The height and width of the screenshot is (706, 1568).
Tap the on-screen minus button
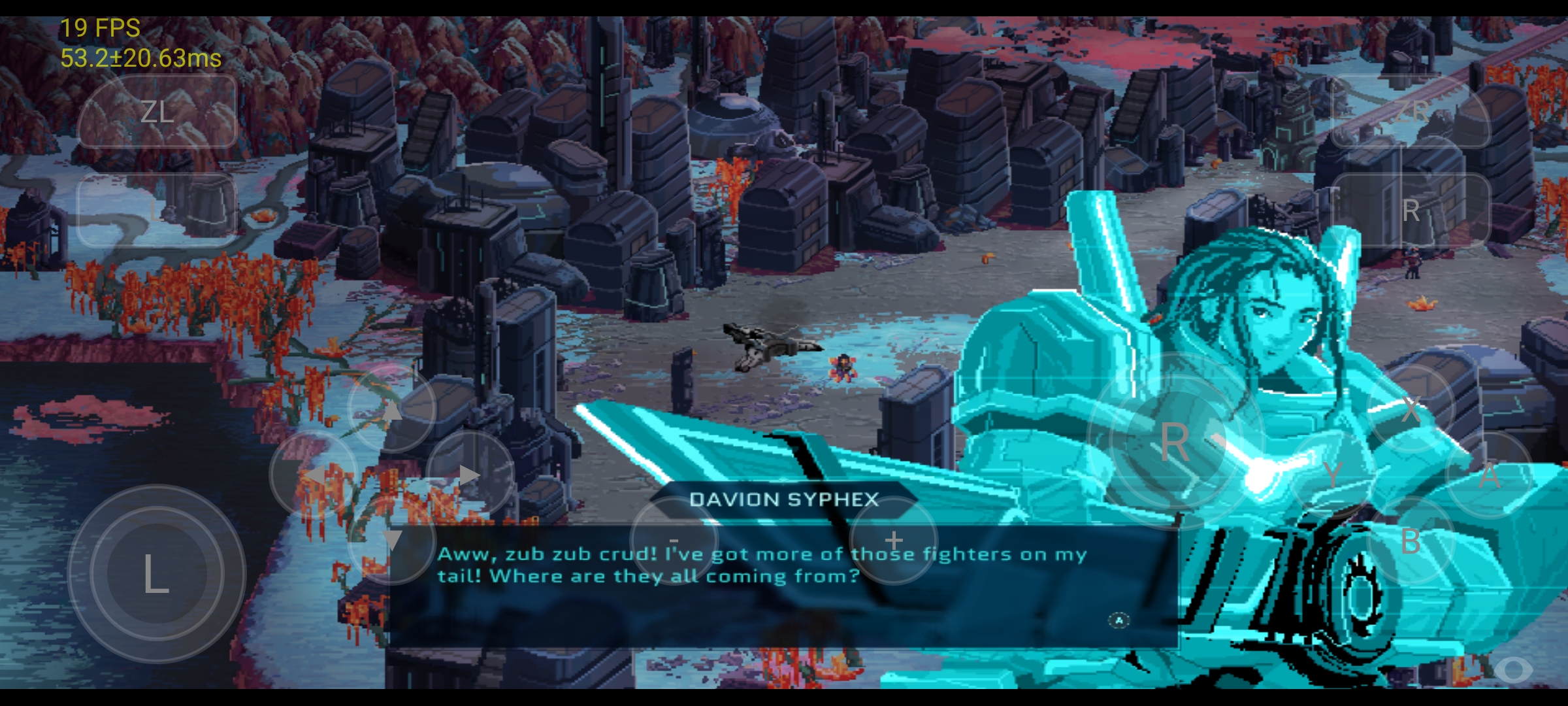674,541
